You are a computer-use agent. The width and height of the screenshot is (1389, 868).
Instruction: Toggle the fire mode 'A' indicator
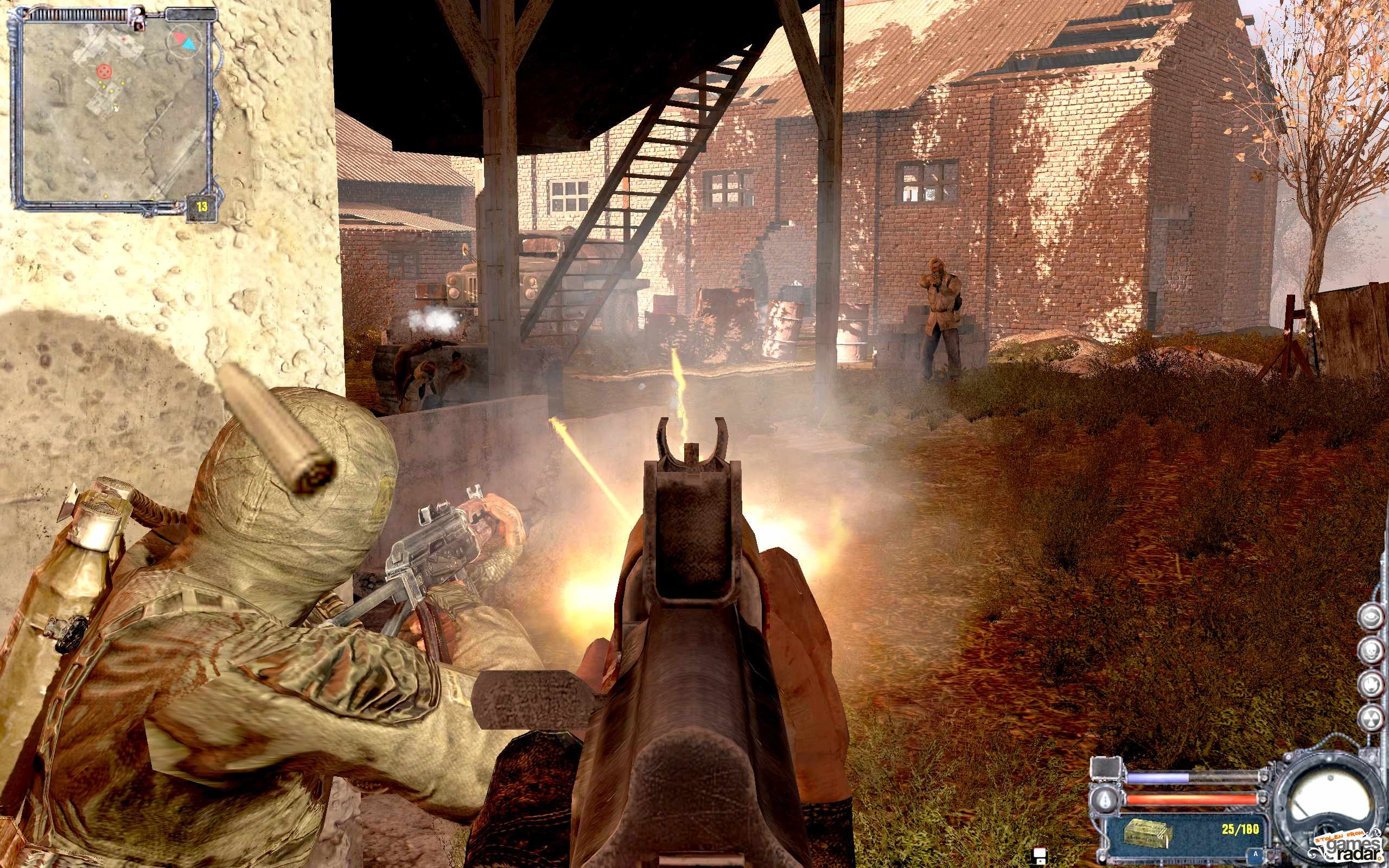pos(1256,854)
